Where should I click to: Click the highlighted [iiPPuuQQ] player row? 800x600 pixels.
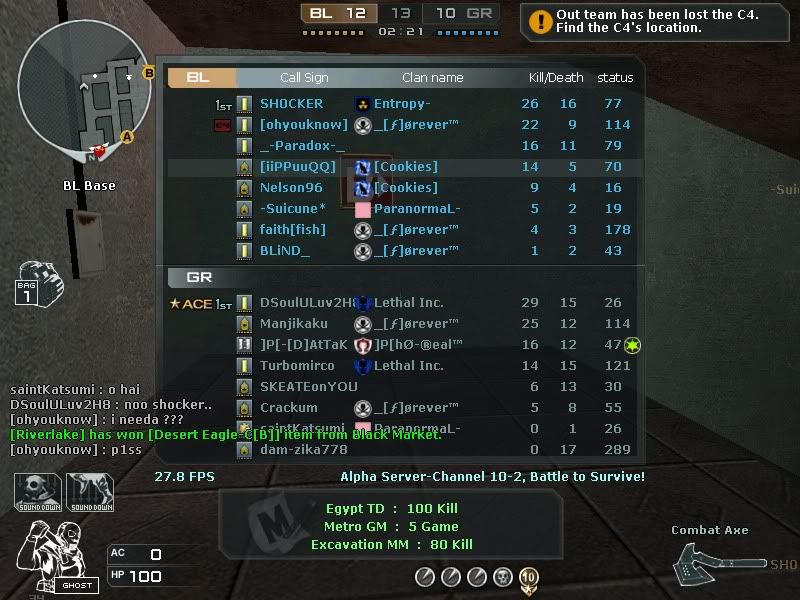pyautogui.click(x=400, y=167)
